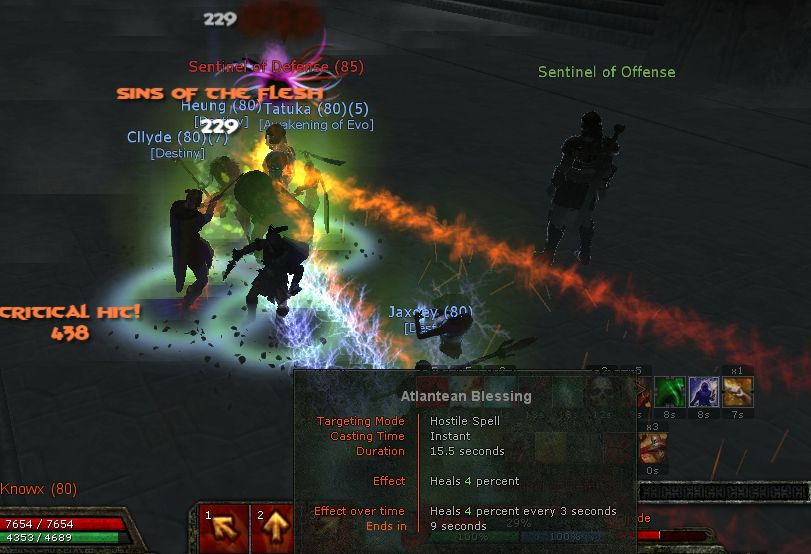The height and width of the screenshot is (554, 811).
Task: Select the x3 stacked buff icon at 0s
Action: click(652, 447)
